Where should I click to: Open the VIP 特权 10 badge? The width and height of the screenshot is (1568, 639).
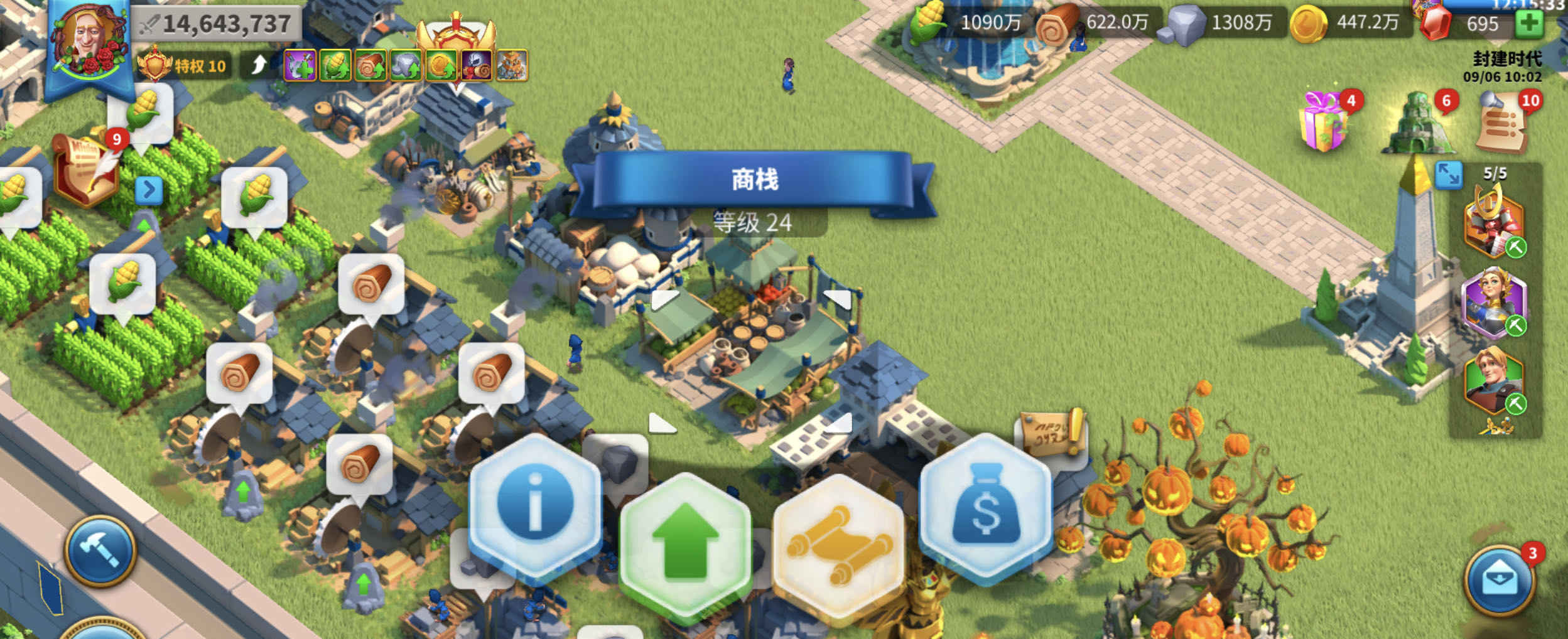click(x=183, y=65)
